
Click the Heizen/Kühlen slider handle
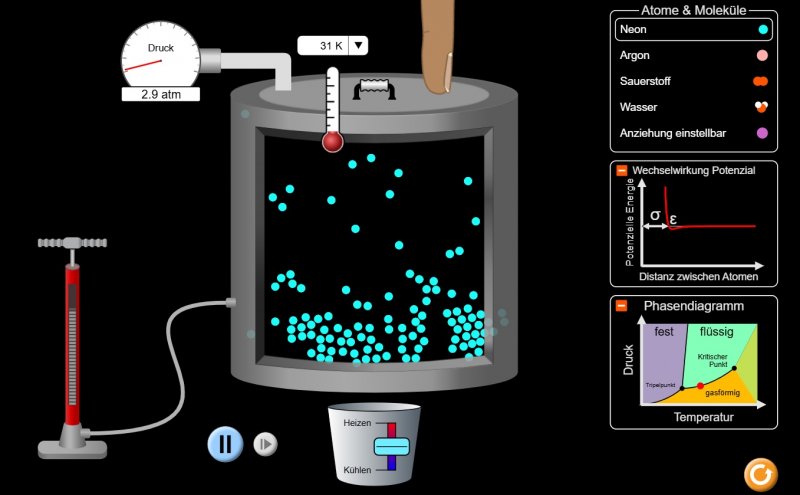[x=388, y=447]
